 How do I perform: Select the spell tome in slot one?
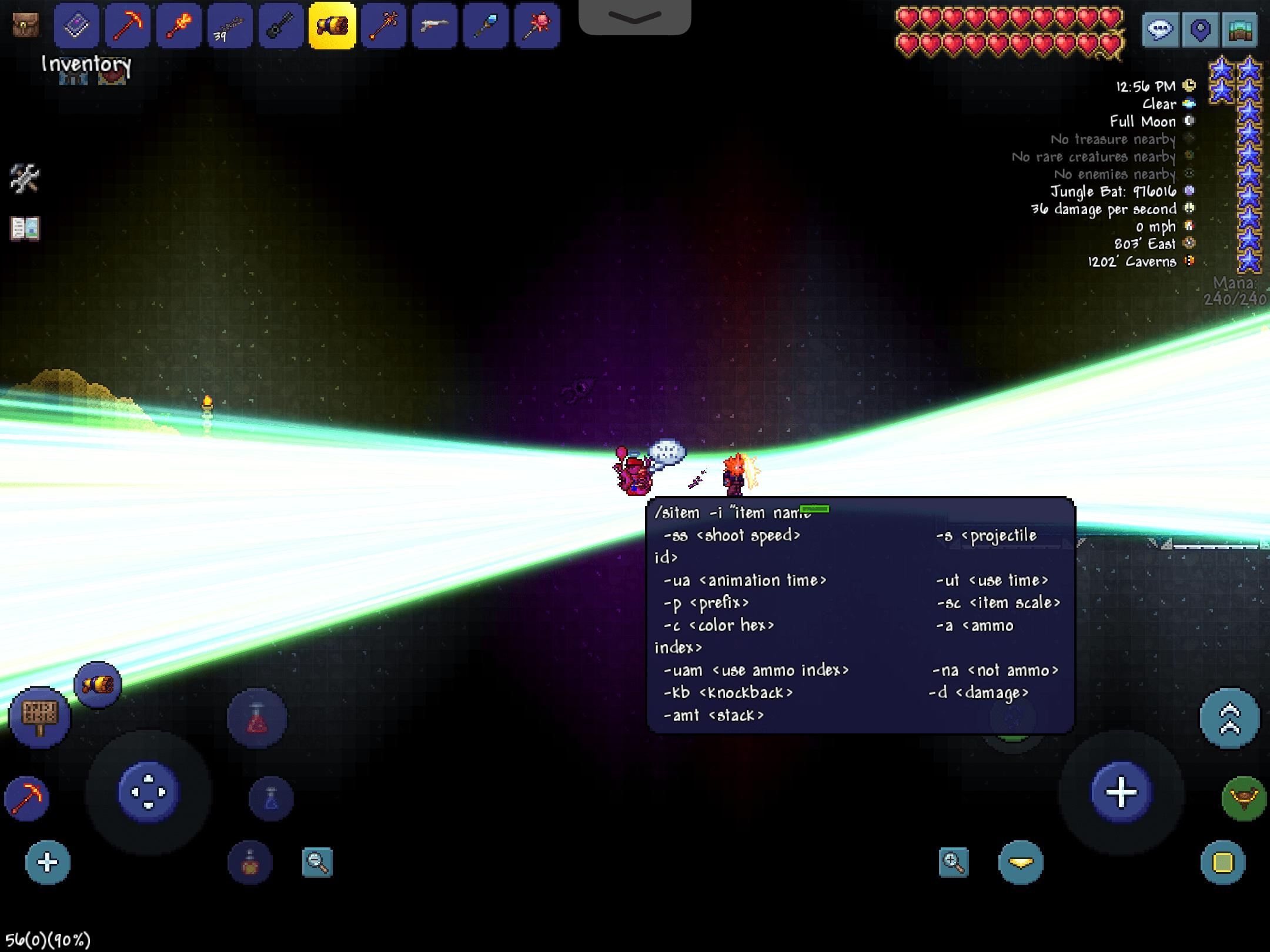point(76,25)
